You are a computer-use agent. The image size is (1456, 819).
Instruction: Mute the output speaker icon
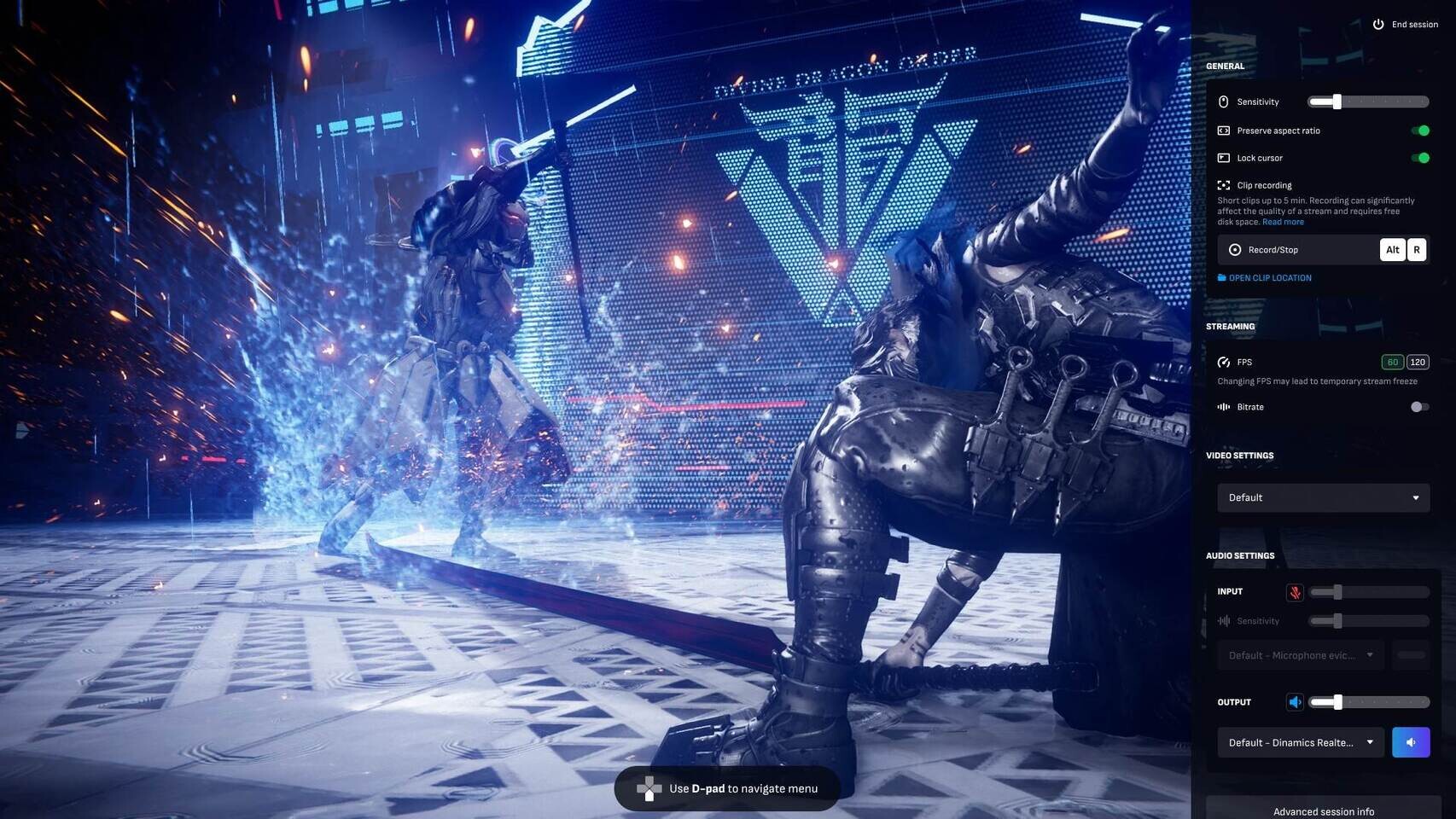tap(1295, 702)
